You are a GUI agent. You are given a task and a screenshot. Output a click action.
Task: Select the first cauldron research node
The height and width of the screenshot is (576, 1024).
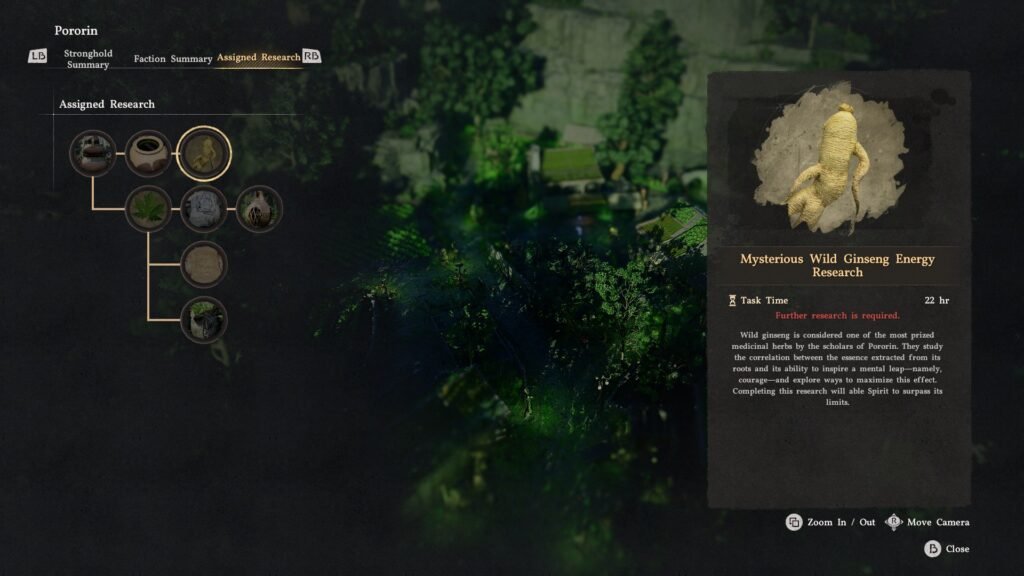92,154
